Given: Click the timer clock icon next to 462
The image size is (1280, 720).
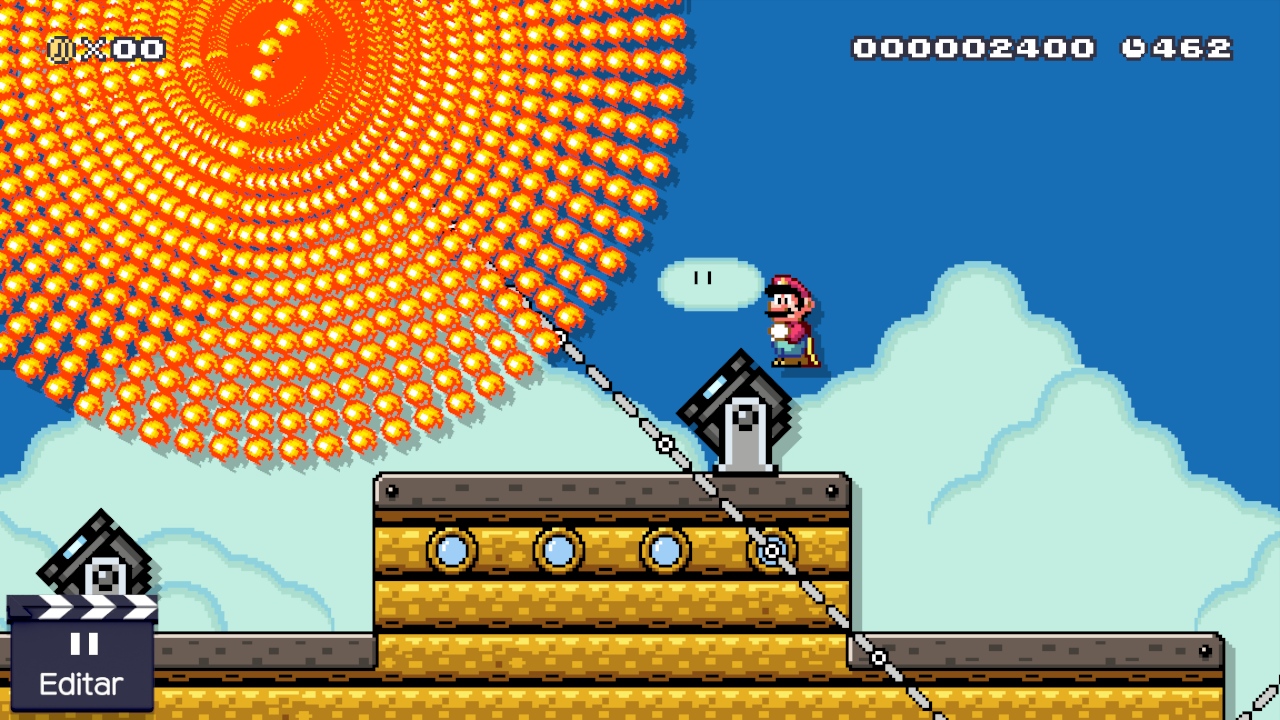Looking at the screenshot, I should pyautogui.click(x=1137, y=45).
